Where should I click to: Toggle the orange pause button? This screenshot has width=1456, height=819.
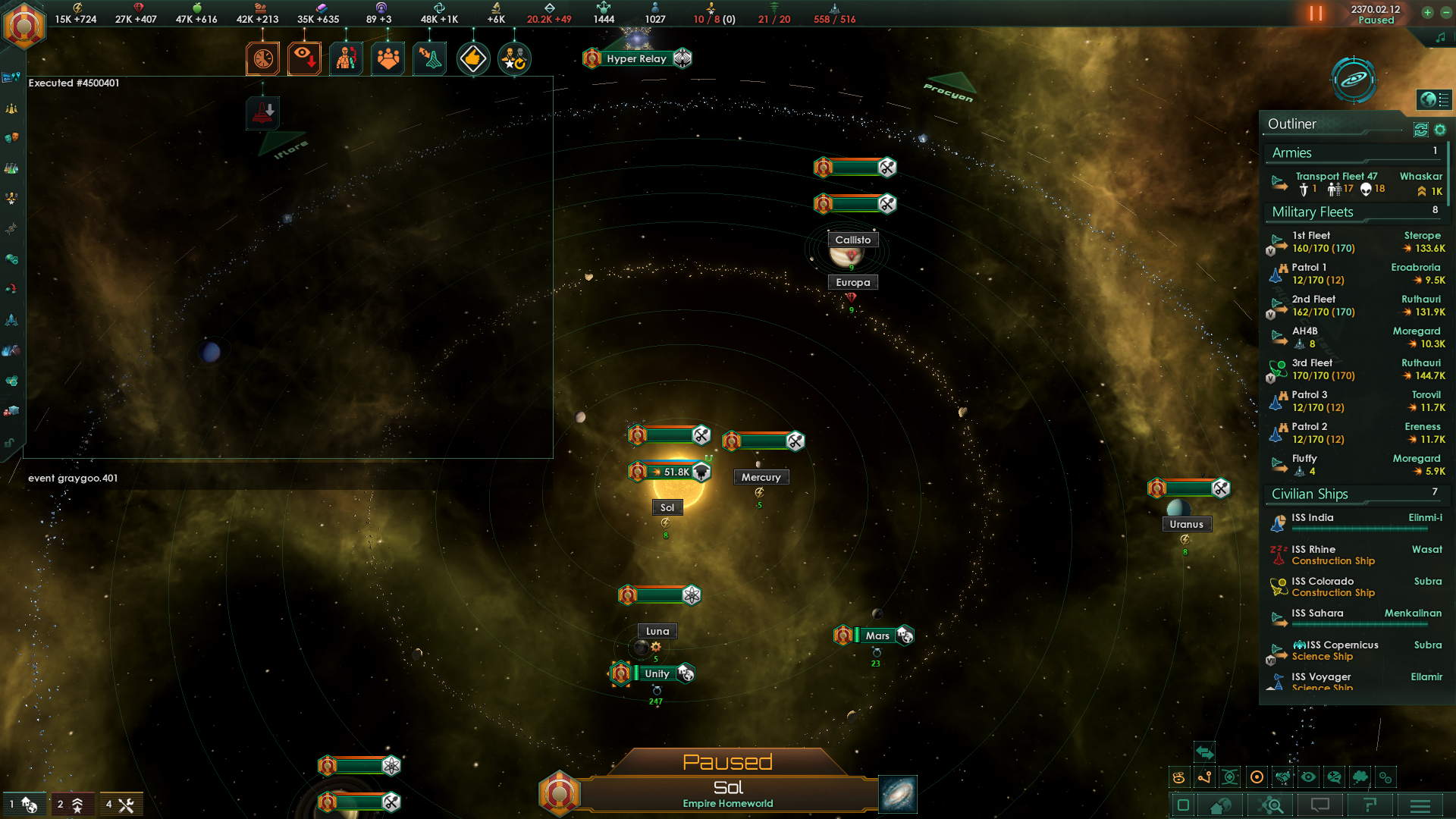1316,14
